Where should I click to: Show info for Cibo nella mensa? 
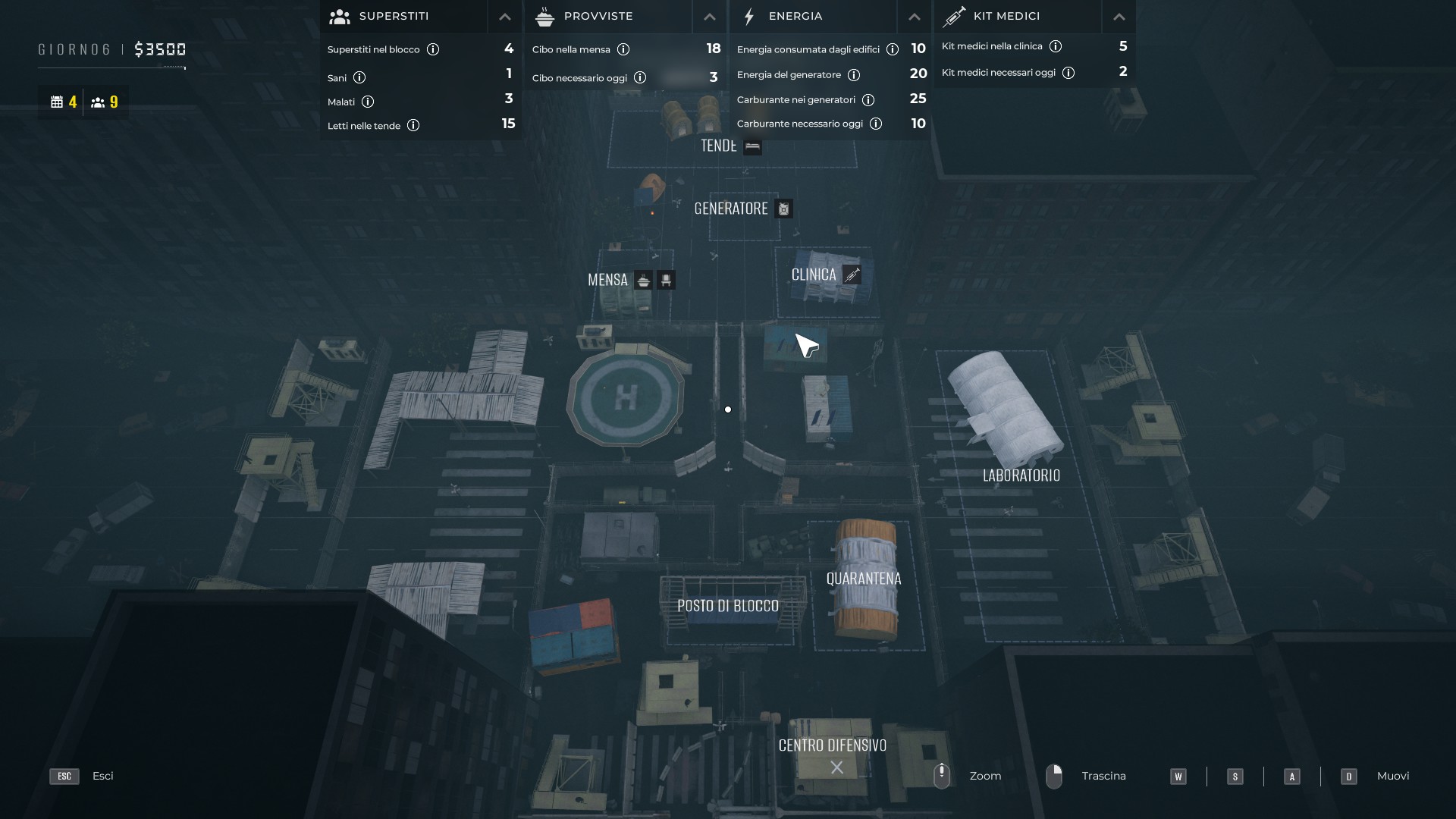[x=623, y=49]
